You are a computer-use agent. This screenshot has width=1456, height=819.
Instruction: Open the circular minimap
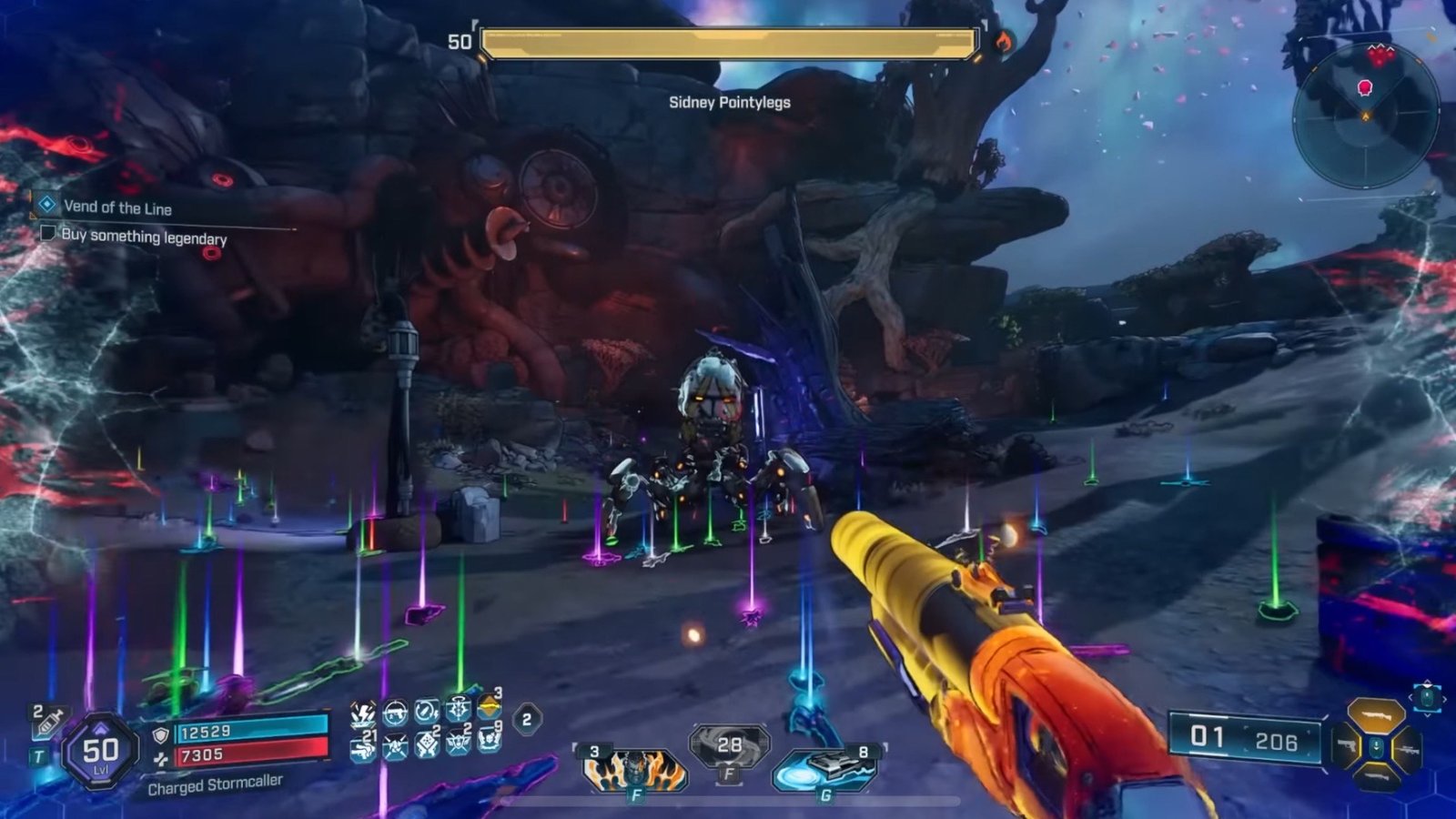click(1364, 116)
